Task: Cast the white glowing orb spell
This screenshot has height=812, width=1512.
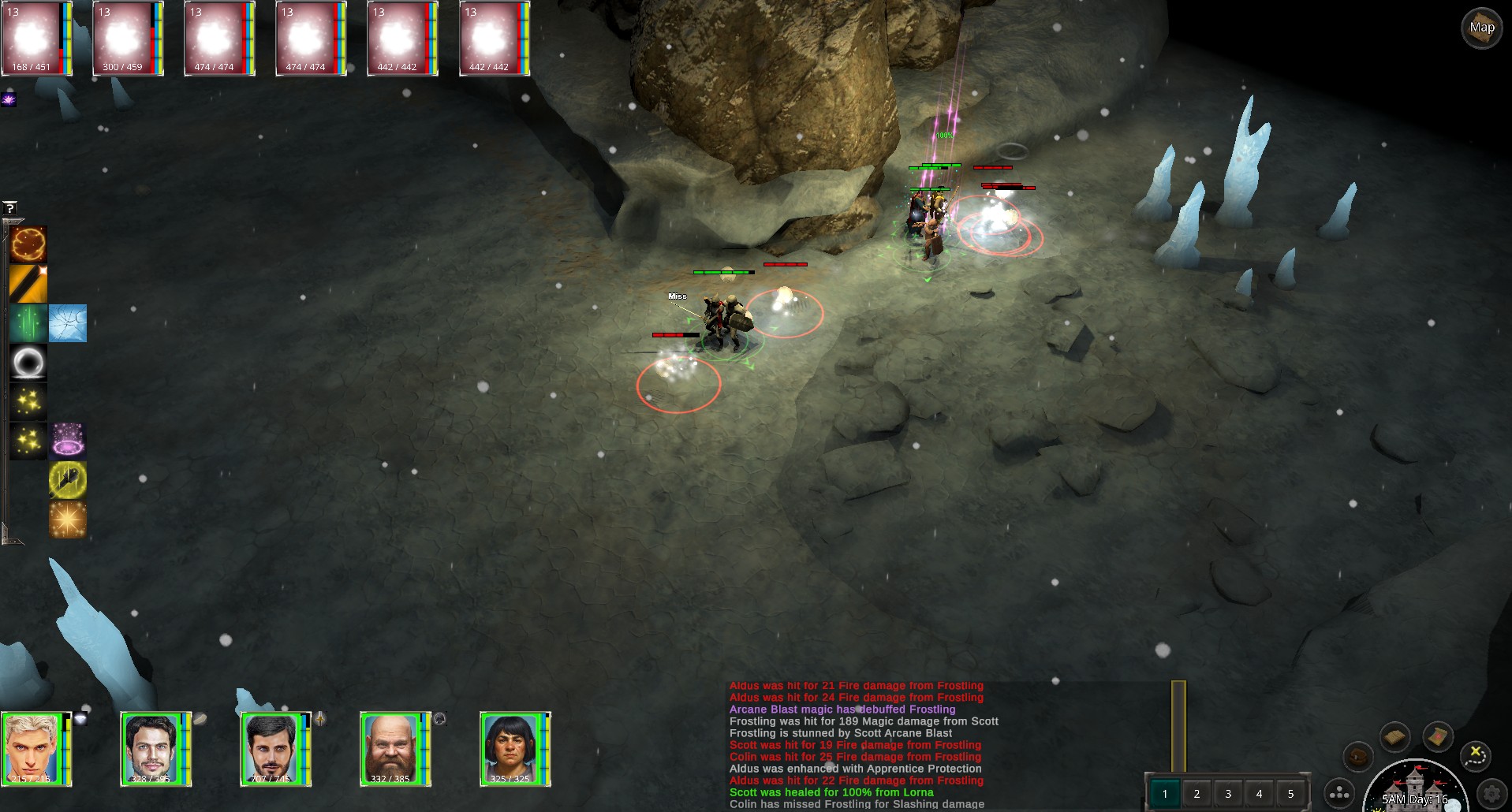Action: click(x=28, y=363)
